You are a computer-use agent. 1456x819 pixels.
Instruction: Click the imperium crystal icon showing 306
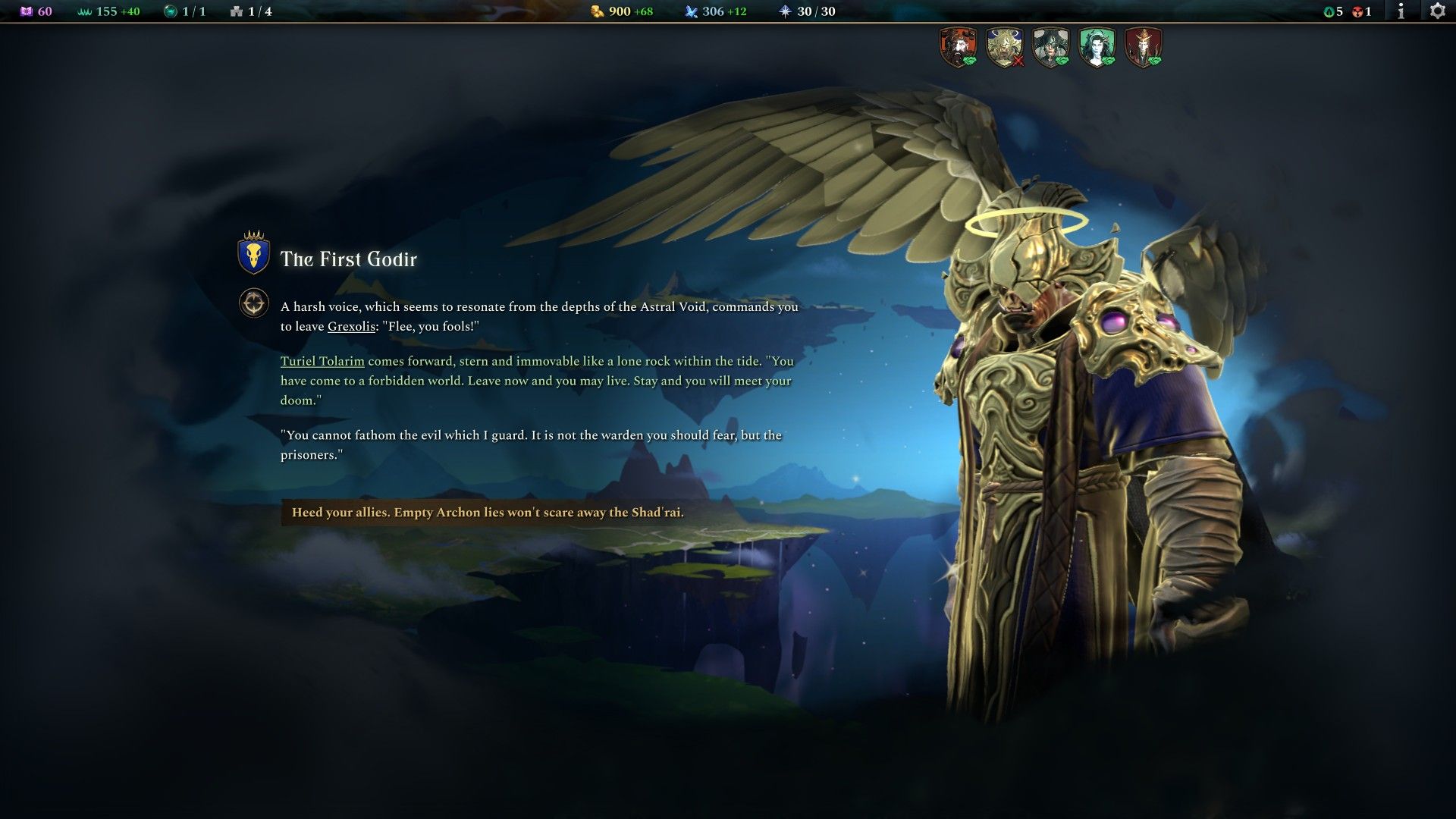pyautogui.click(x=692, y=11)
